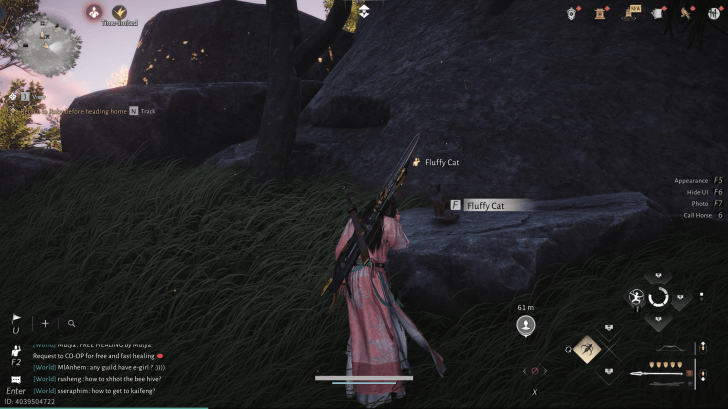Viewport: 728px width, 409px height.
Task: Open the icon marked NEW
Action: 634,13
